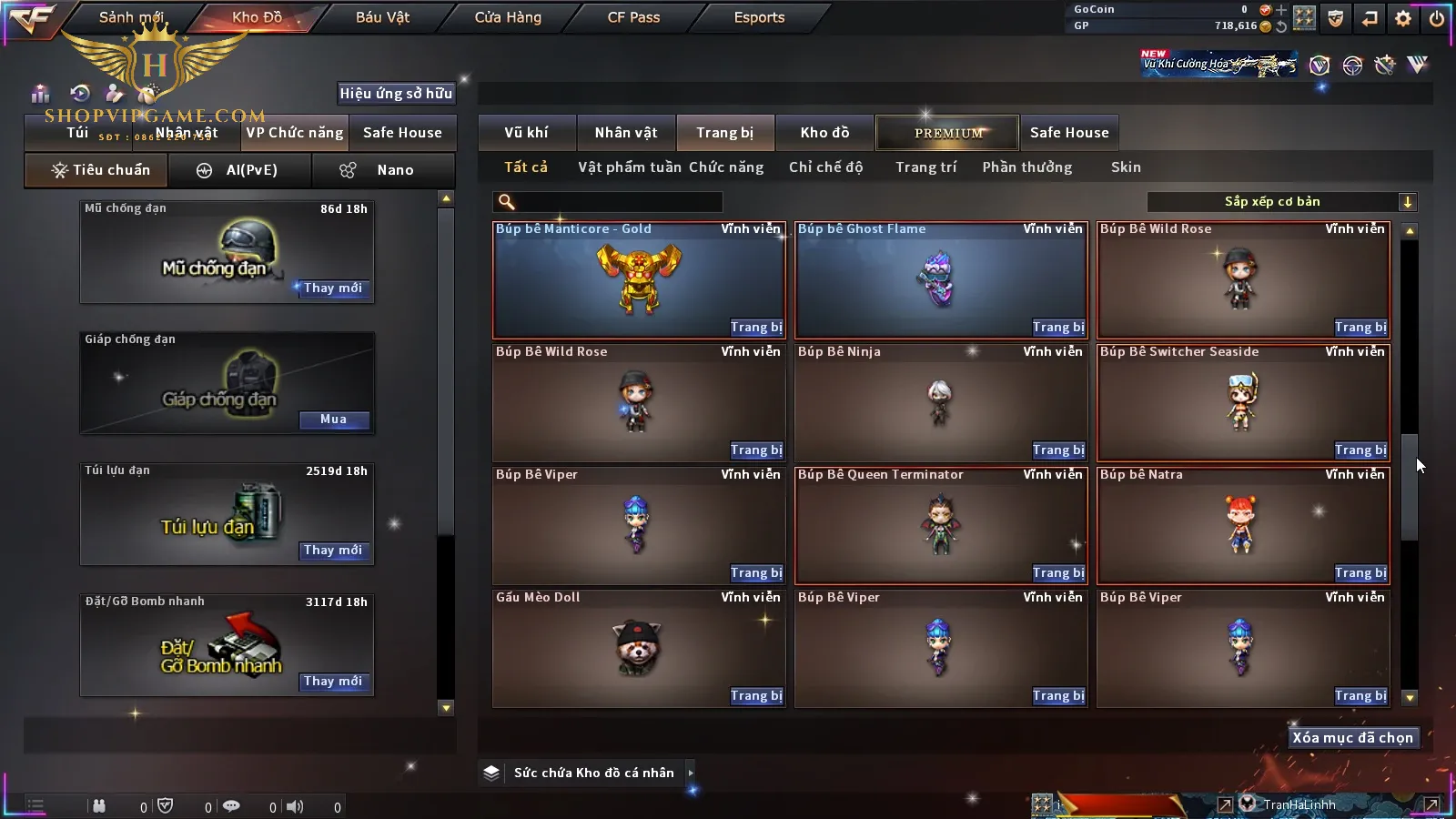The image size is (1456, 819).
Task: Open the Cửa Hàng shop menu
Action: pos(508,17)
